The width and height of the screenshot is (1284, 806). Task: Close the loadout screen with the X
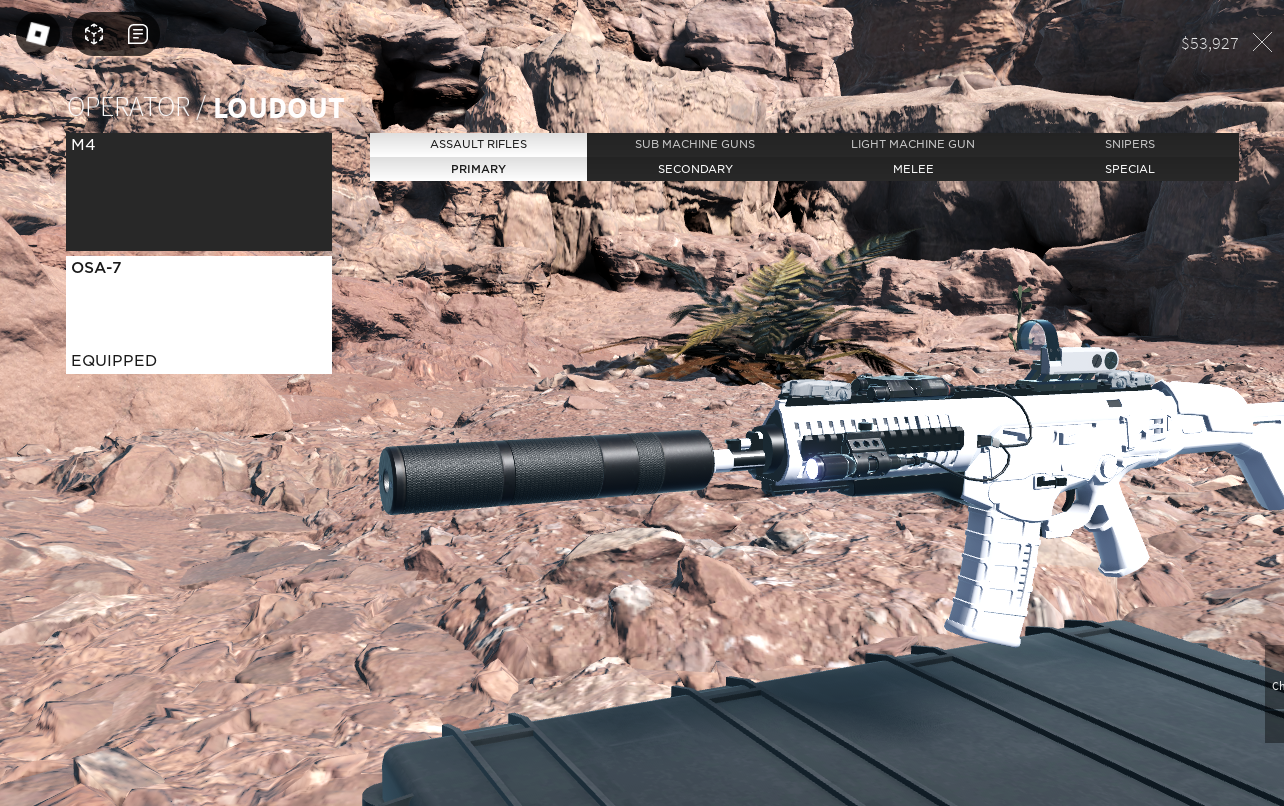coord(1262,43)
